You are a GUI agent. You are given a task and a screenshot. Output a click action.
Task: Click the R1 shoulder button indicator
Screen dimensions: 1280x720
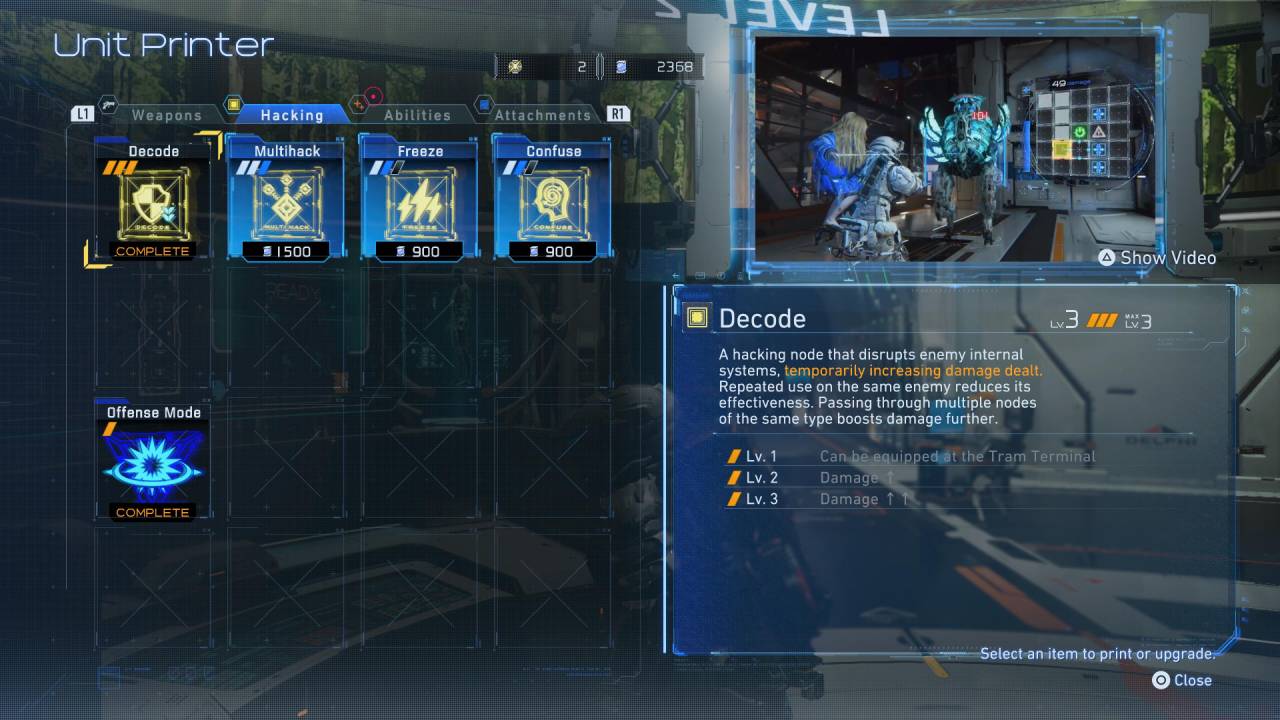(x=618, y=114)
